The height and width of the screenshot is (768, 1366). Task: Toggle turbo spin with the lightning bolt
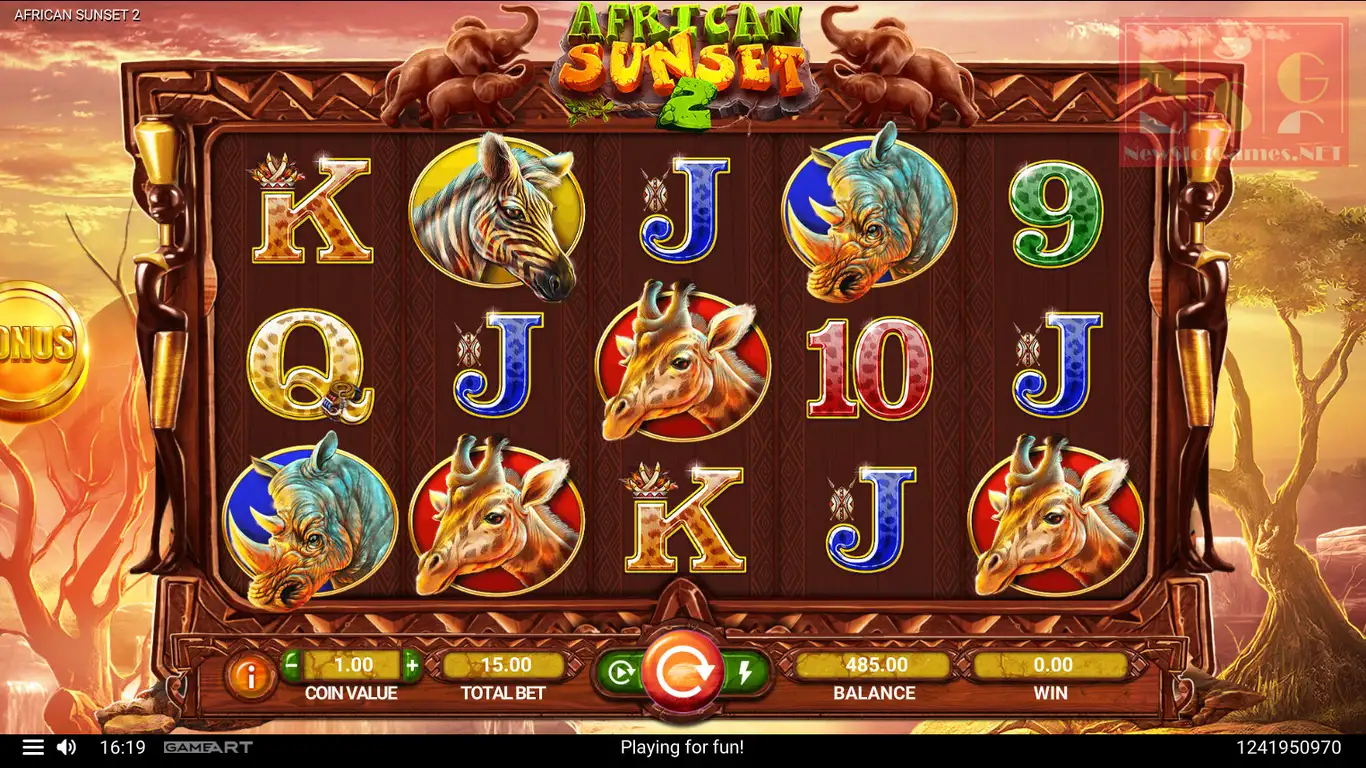[744, 672]
